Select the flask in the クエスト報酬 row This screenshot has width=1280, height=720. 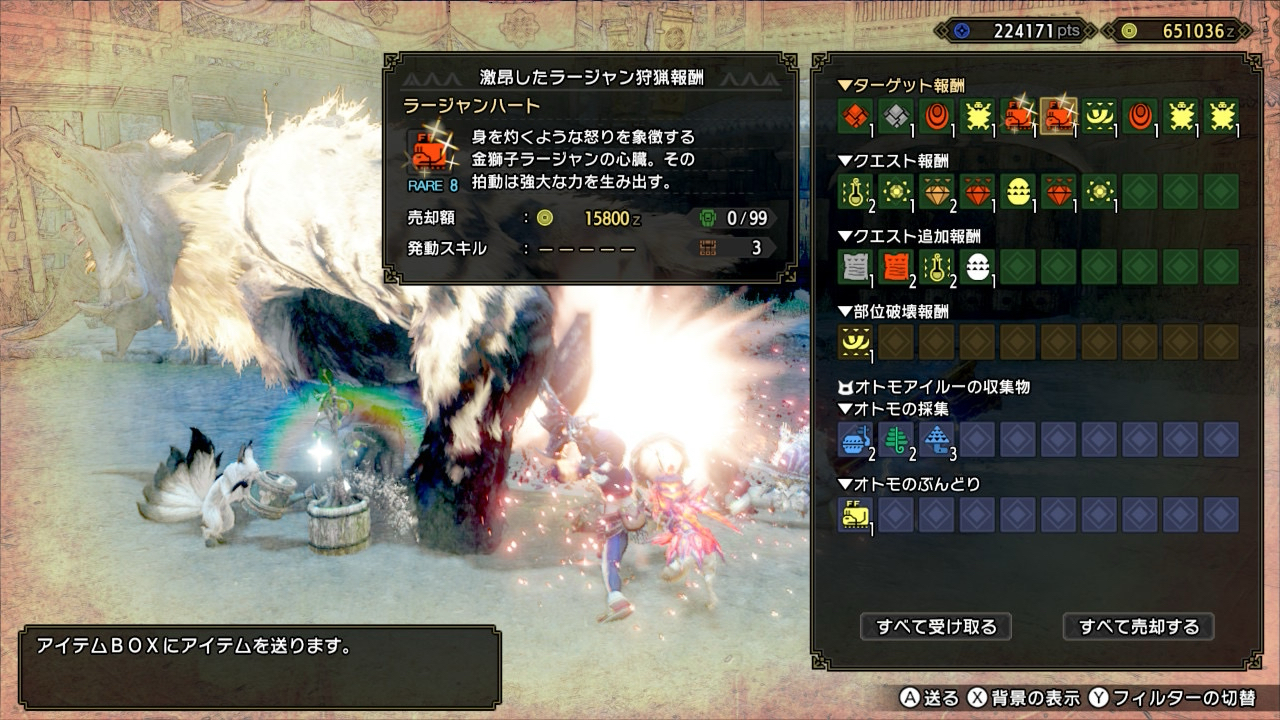coord(855,191)
